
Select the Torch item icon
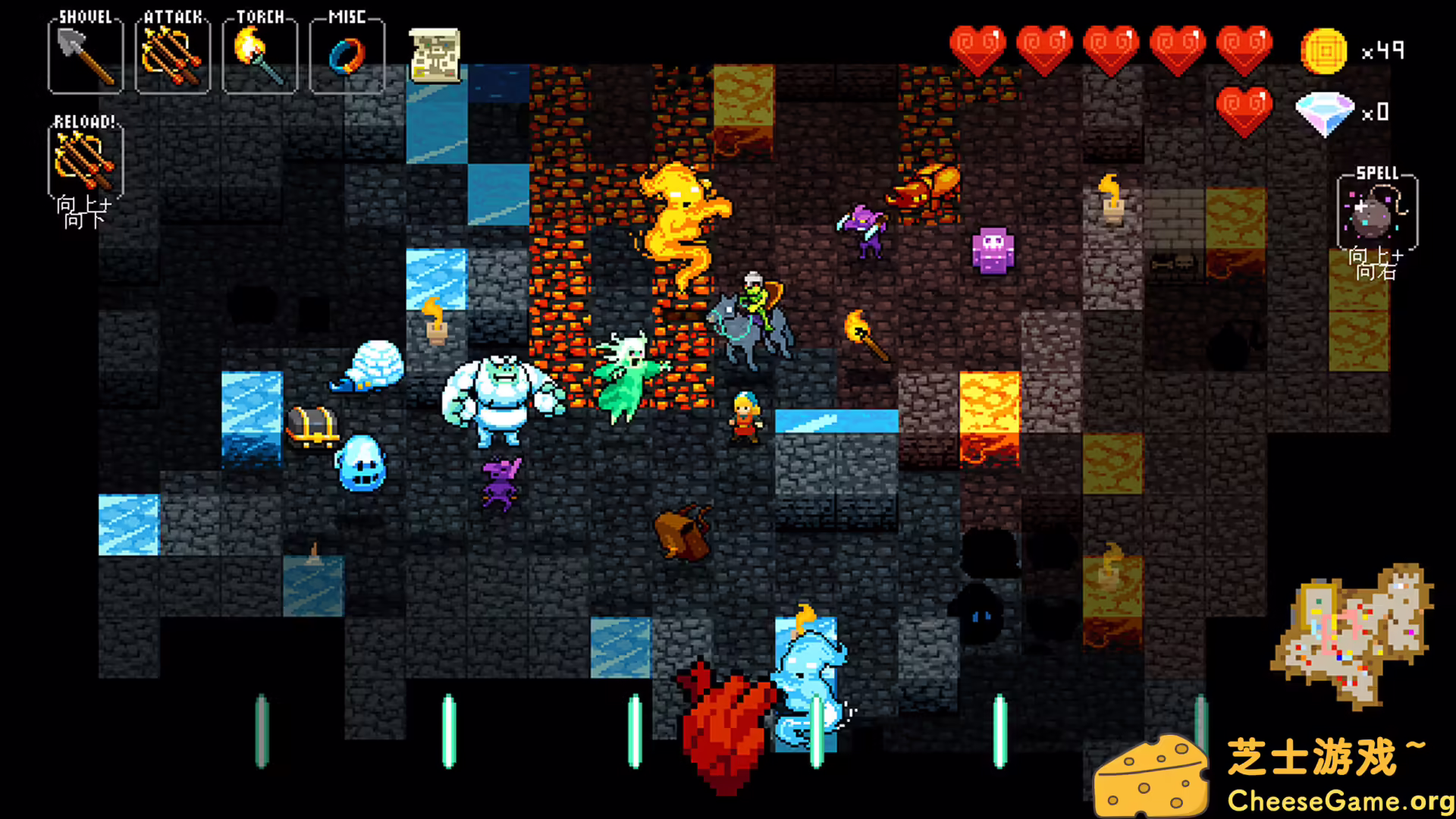click(x=260, y=53)
